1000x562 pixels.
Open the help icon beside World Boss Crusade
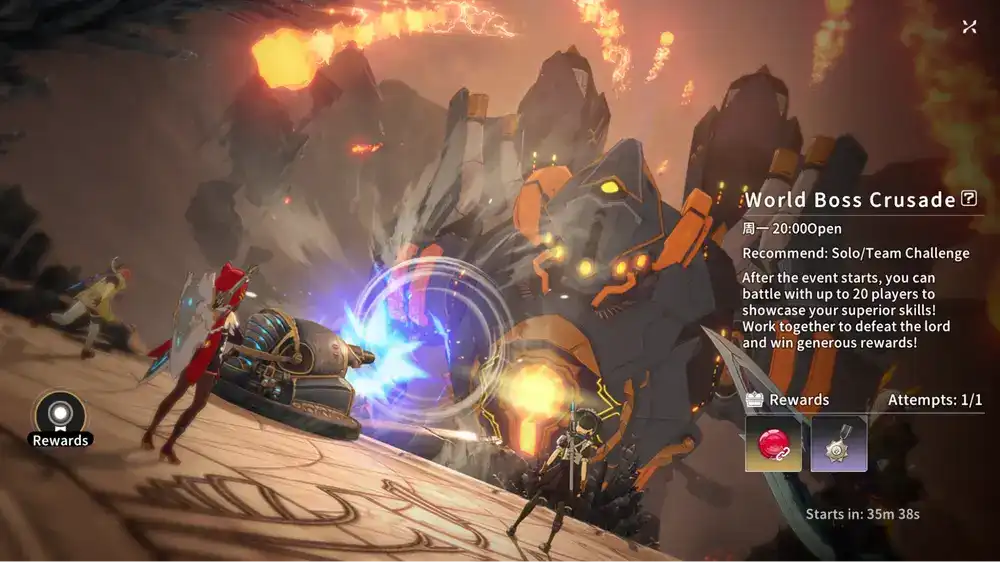click(968, 199)
